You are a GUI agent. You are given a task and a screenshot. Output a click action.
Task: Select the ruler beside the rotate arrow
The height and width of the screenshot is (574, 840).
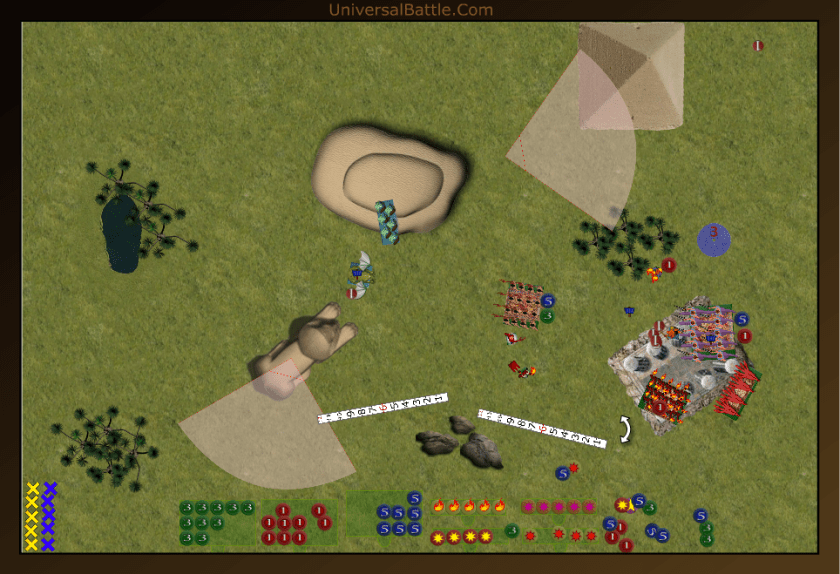(542, 427)
